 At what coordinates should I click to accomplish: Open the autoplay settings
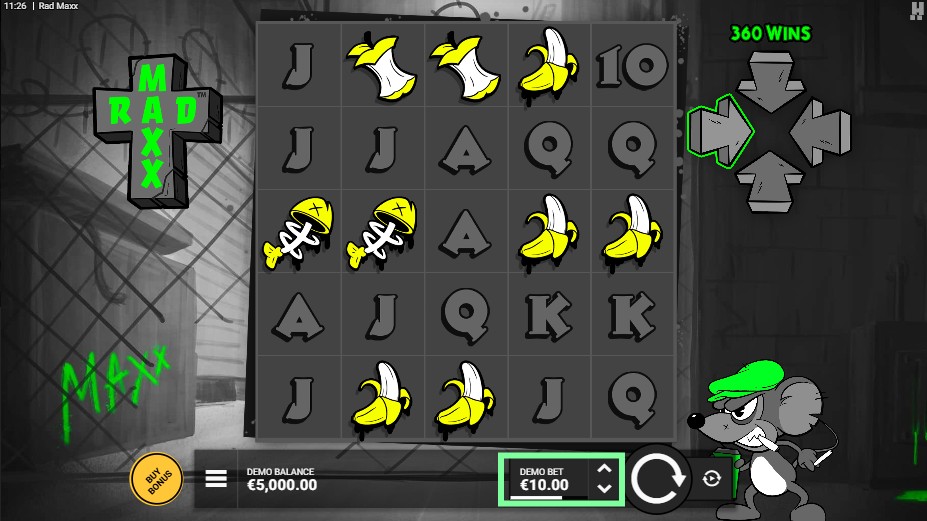point(711,479)
